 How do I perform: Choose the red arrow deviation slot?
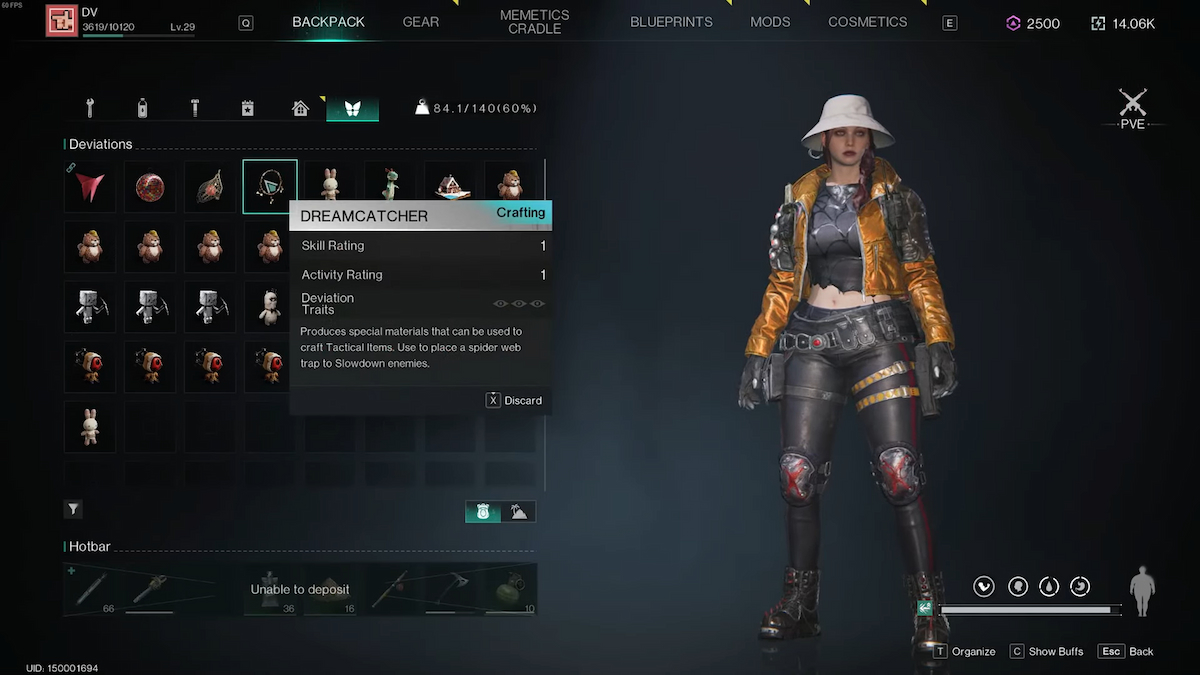90,186
